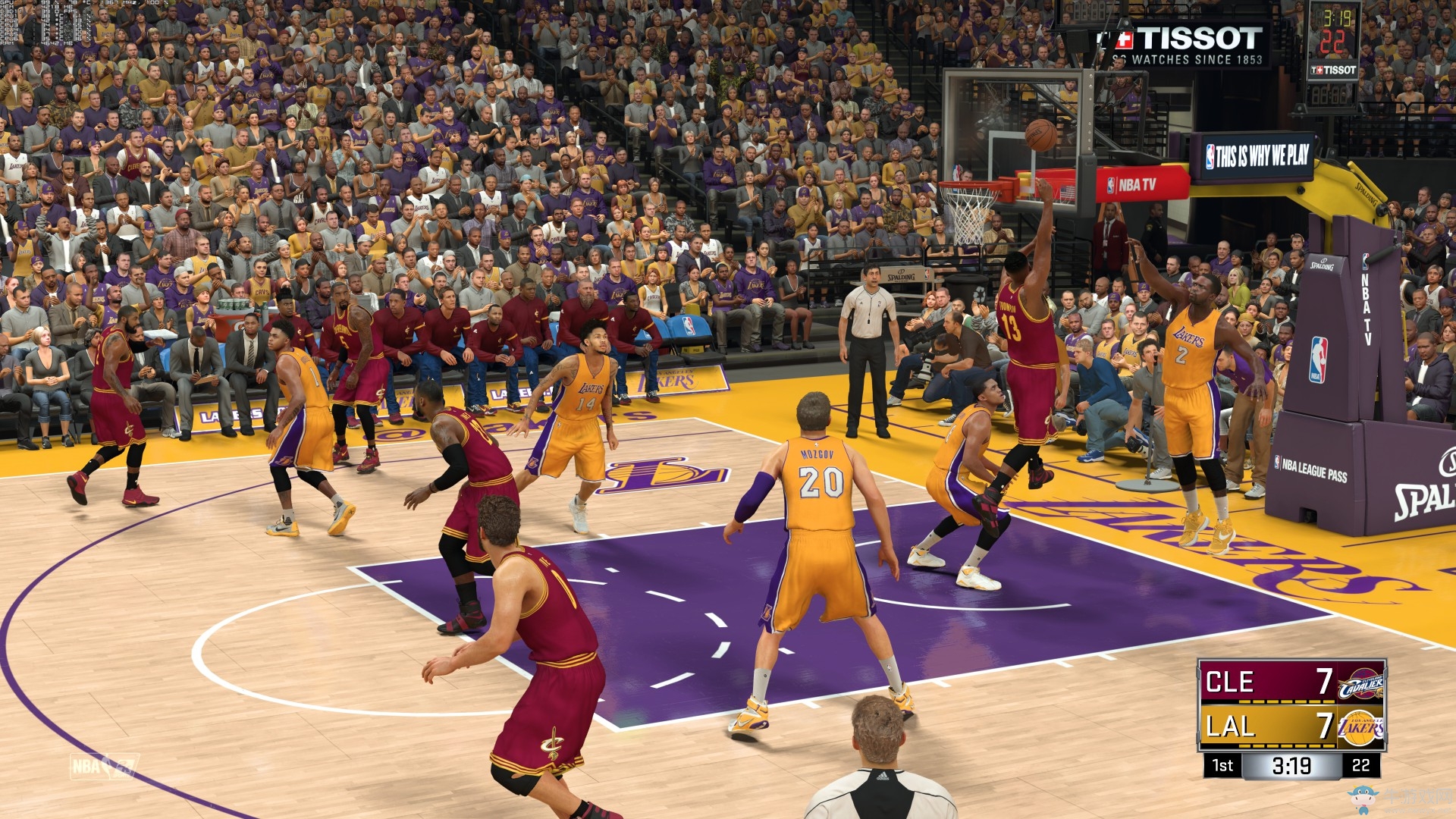Image resolution: width=1456 pixels, height=819 pixels.
Task: Click the Cleveland Cavaliers logo on the scoreboard
Action: [1360, 683]
